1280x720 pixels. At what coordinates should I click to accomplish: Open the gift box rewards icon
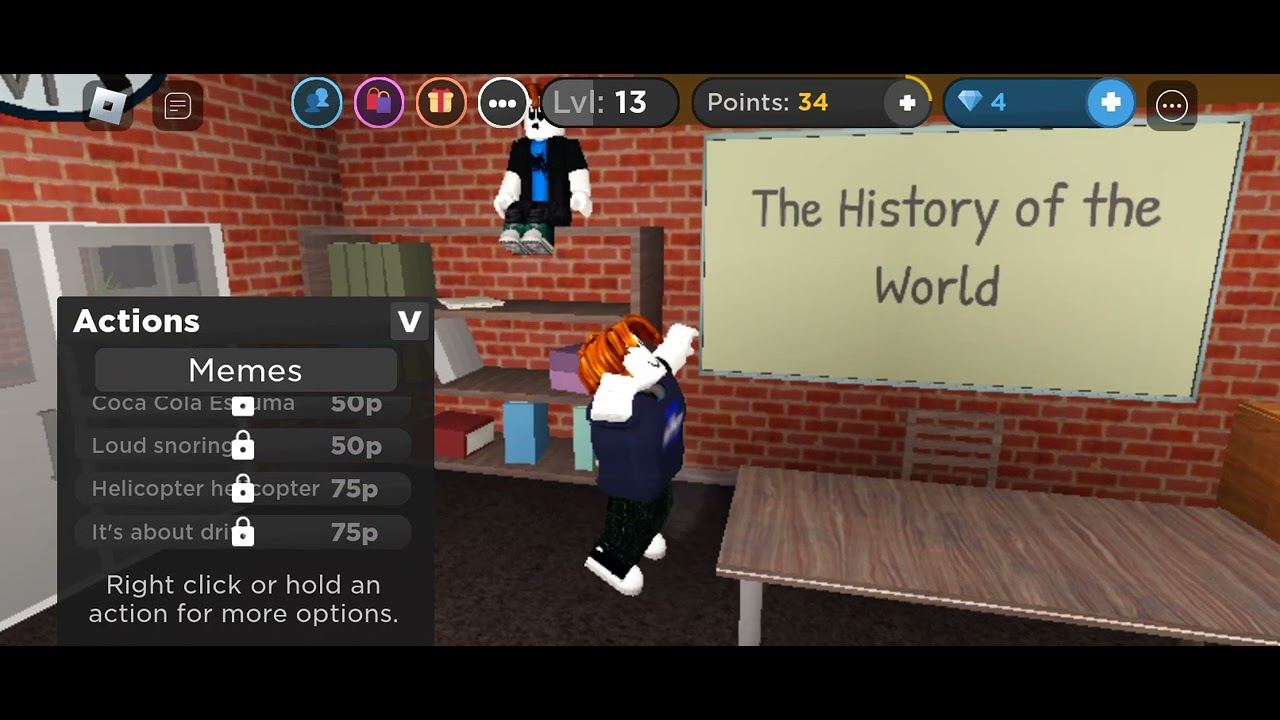point(441,102)
